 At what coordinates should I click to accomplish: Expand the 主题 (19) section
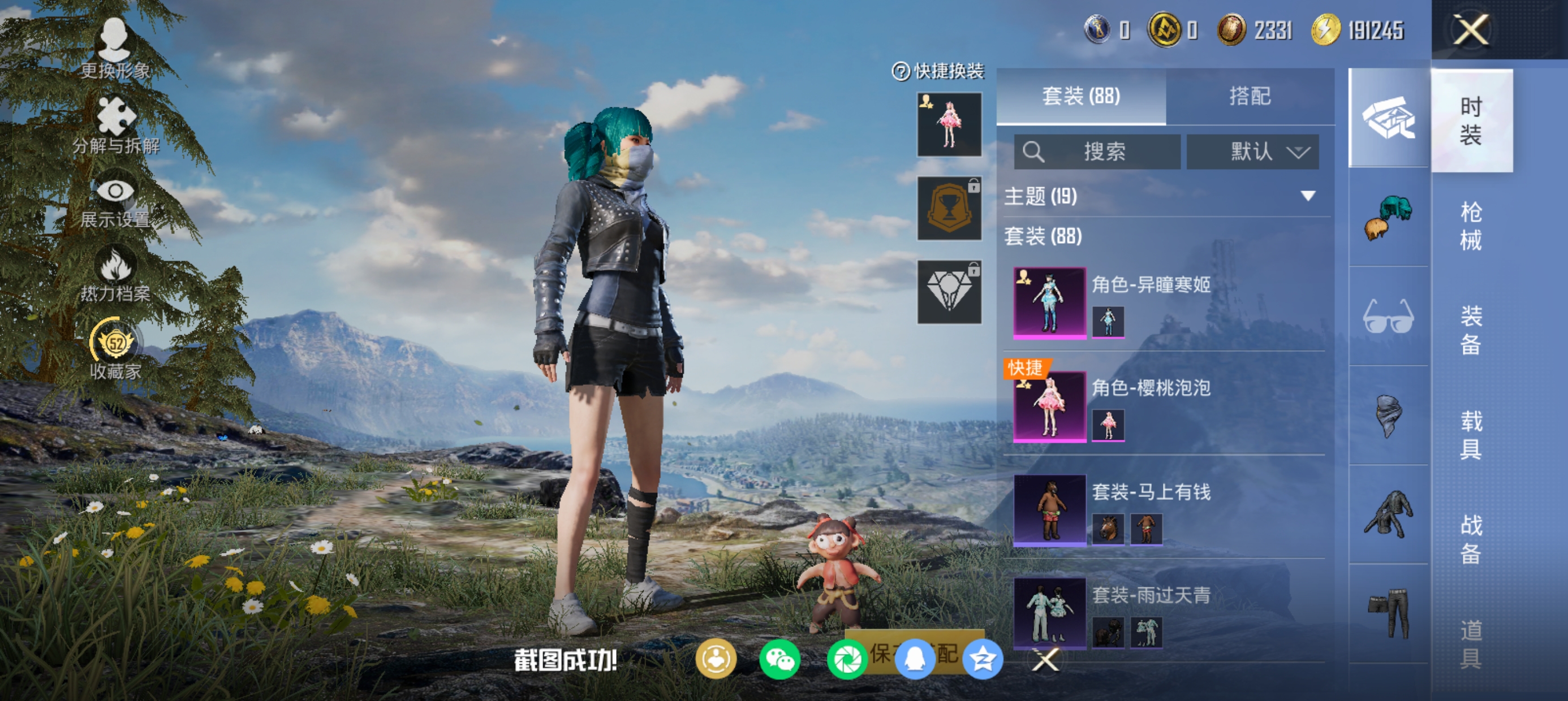1307,196
